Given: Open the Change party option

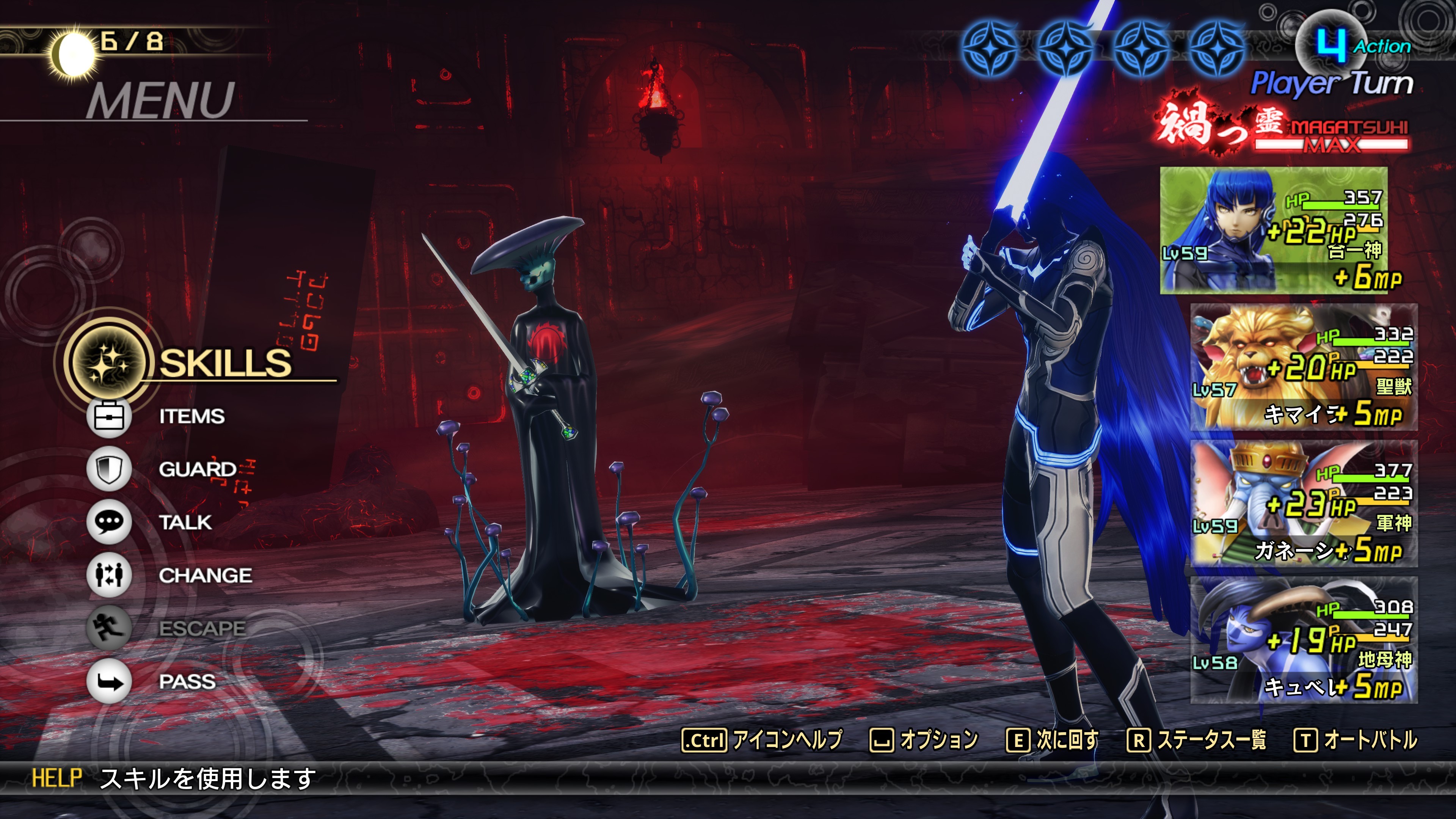Looking at the screenshot, I should (205, 576).
